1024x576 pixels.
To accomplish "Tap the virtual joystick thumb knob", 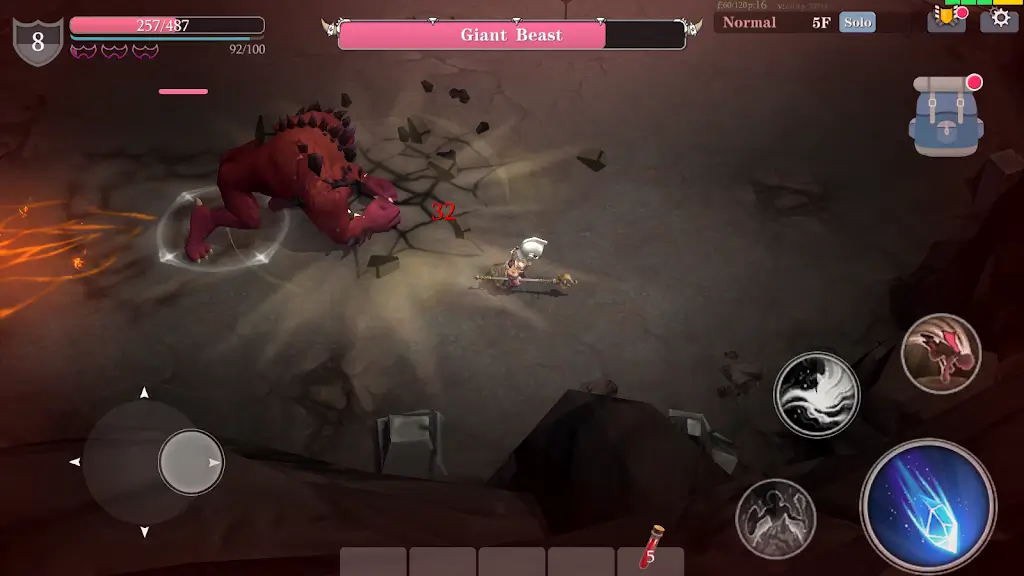I will [191, 462].
